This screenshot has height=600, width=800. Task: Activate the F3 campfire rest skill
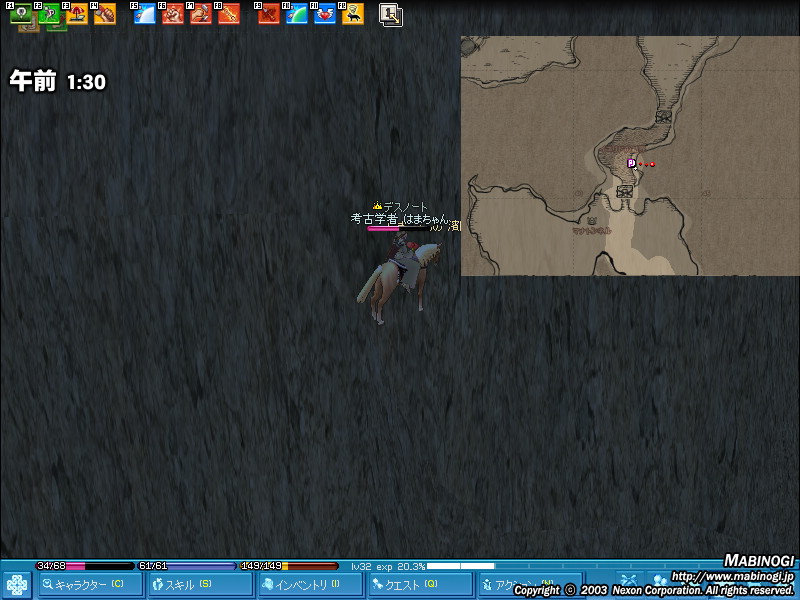[x=77, y=14]
